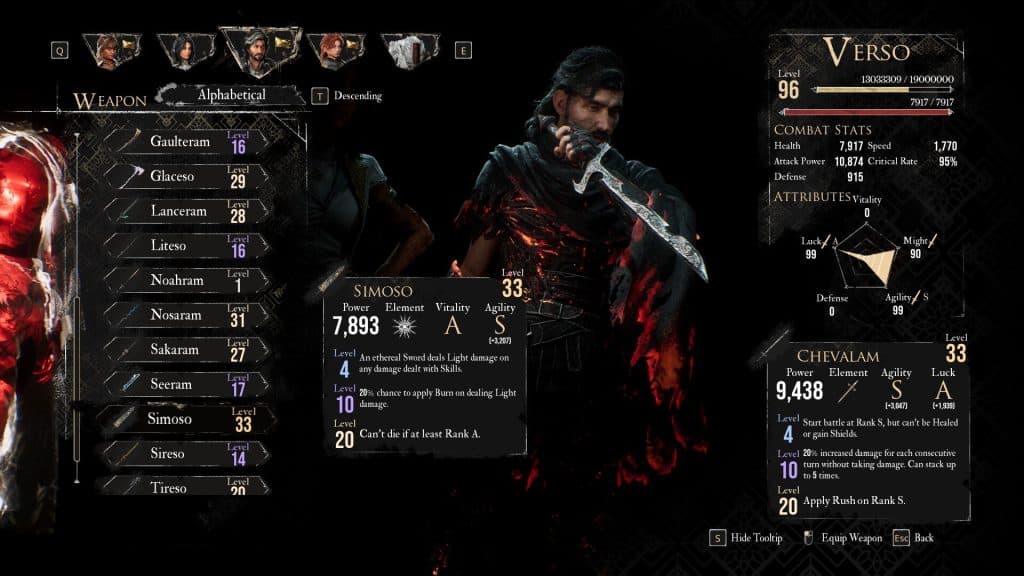Choose the Glaceso weapon from the list

point(185,176)
